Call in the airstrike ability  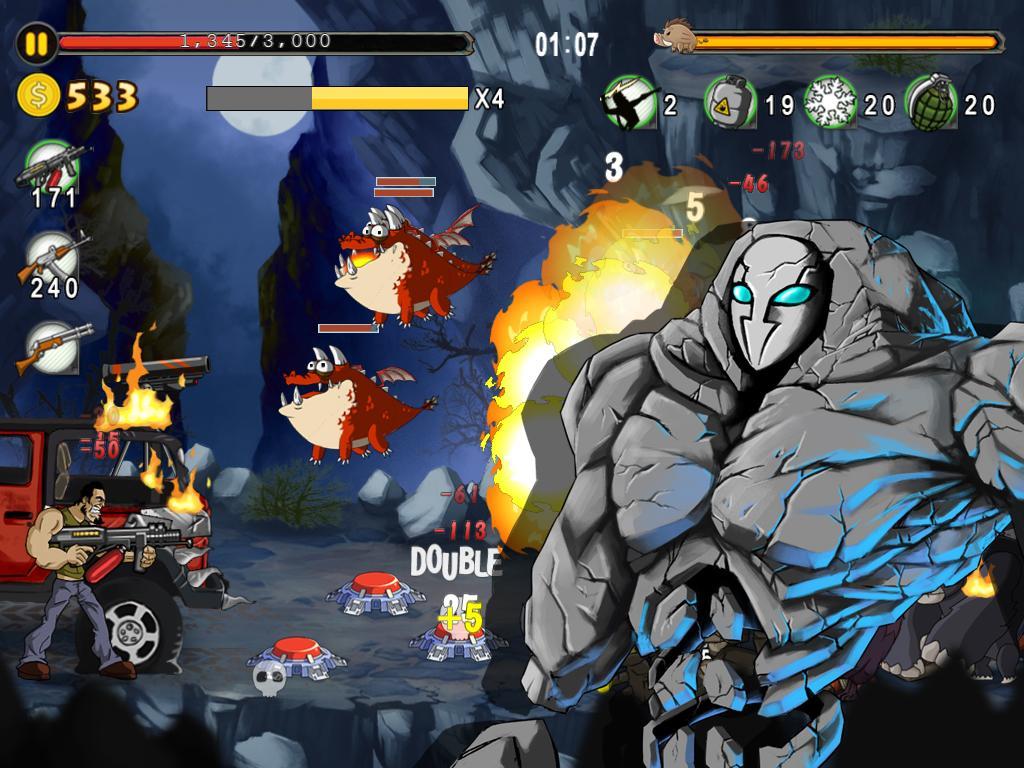tap(630, 103)
